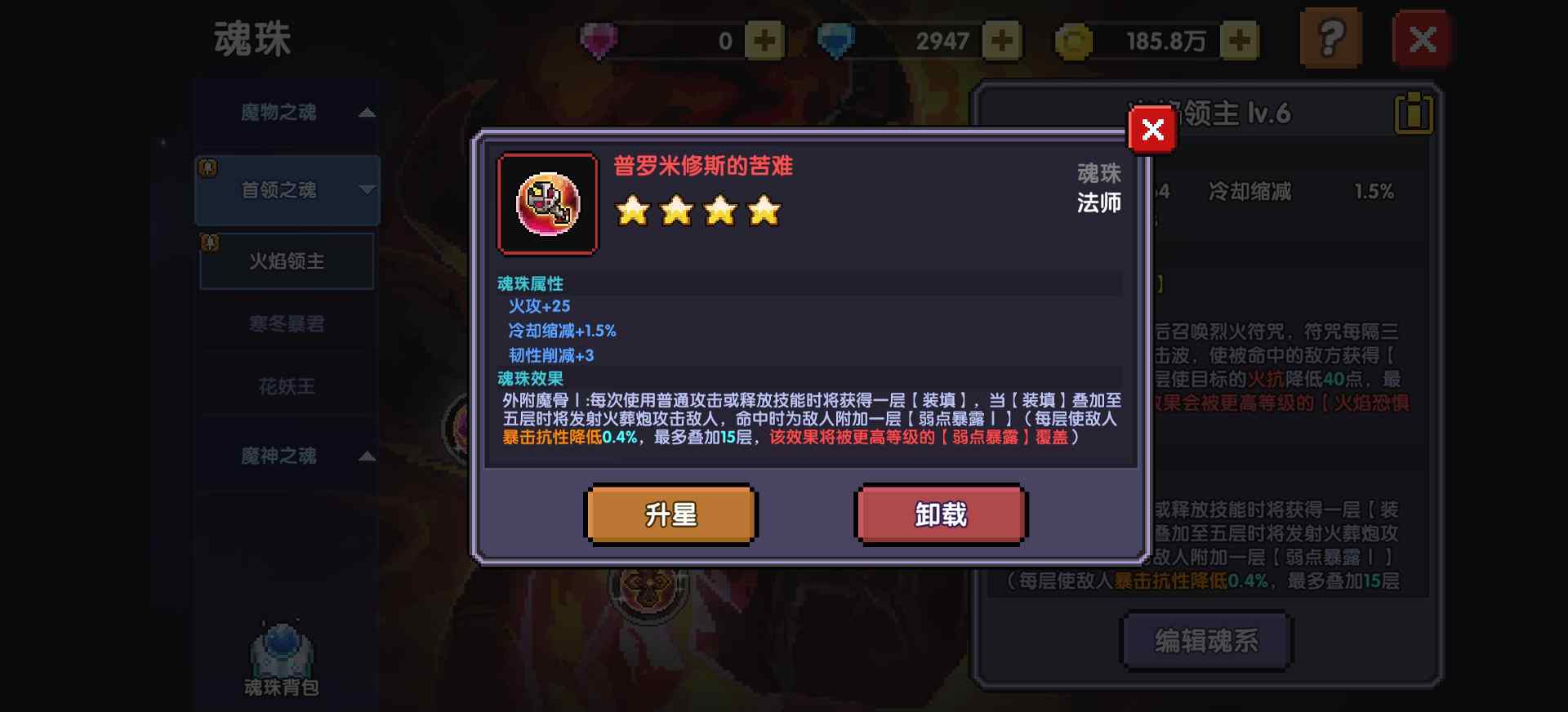Select 花妖王 from the boss list
The width and height of the screenshot is (1568, 712).
point(287,387)
